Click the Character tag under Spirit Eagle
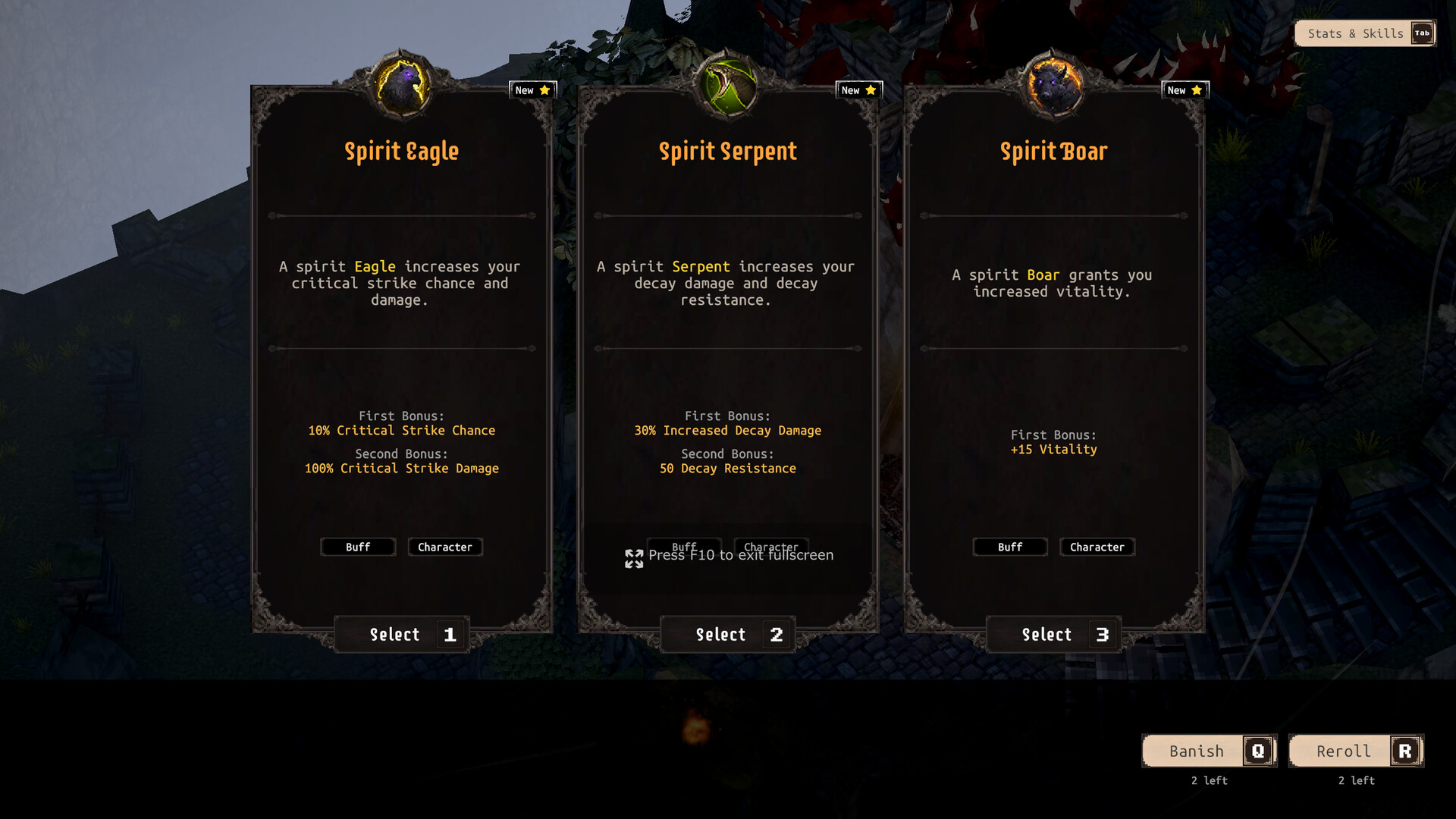The height and width of the screenshot is (819, 1456). tap(445, 547)
